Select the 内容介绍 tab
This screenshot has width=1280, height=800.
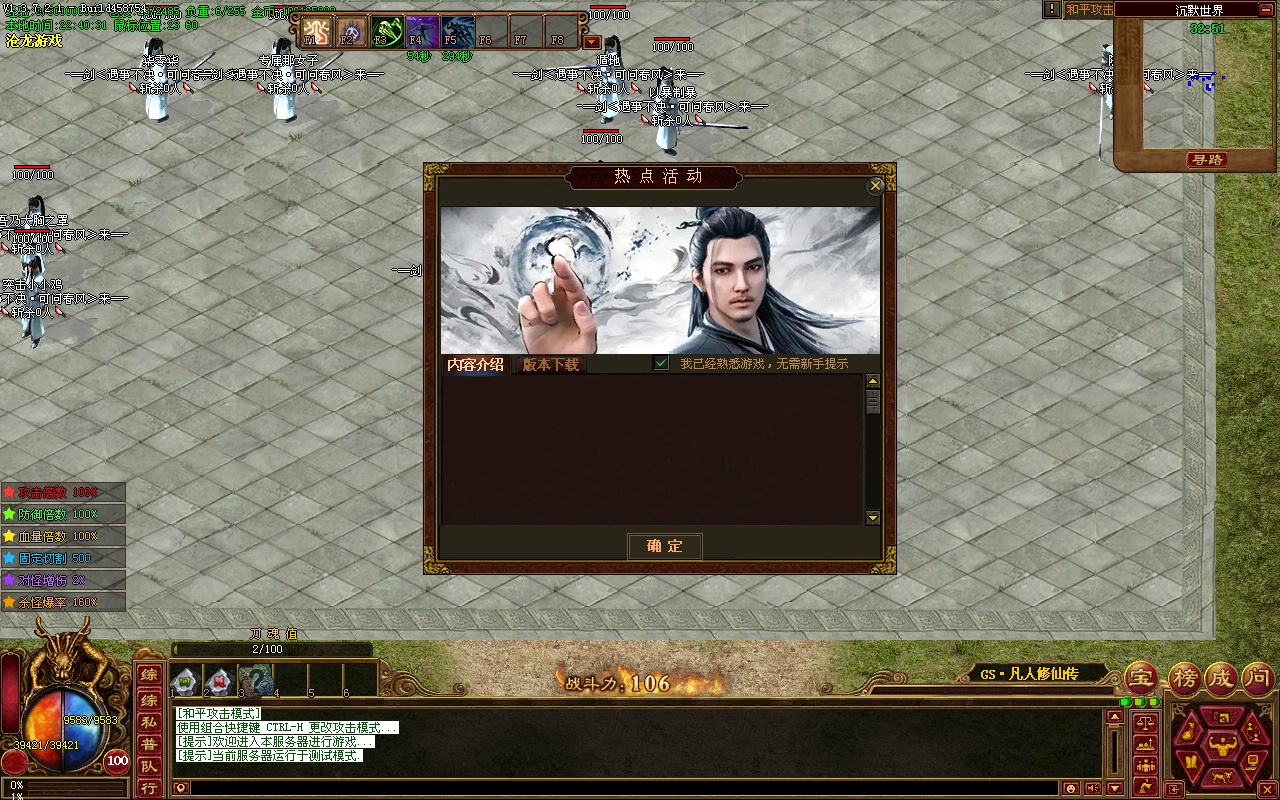(476, 365)
